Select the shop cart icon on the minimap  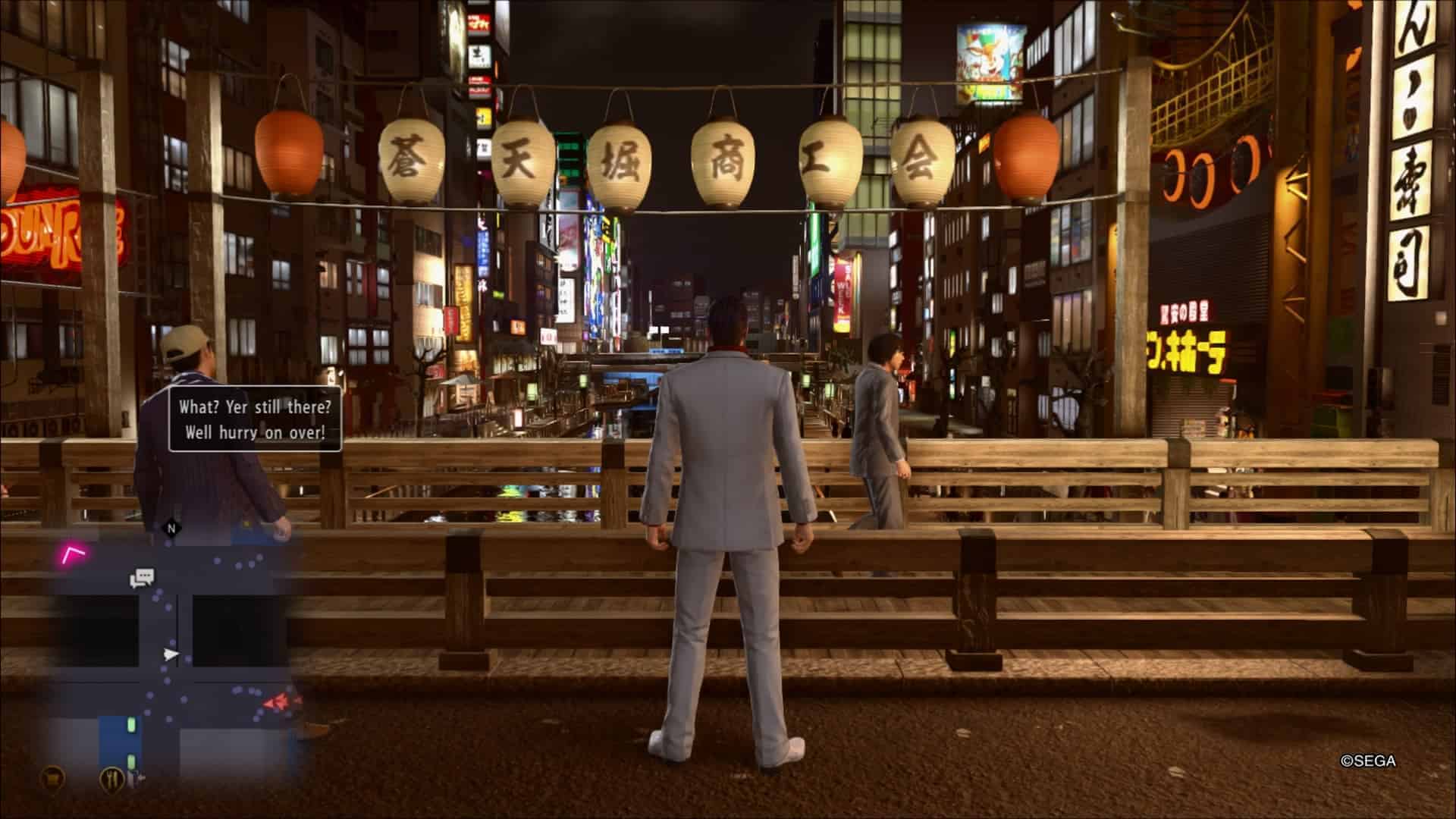click(52, 776)
